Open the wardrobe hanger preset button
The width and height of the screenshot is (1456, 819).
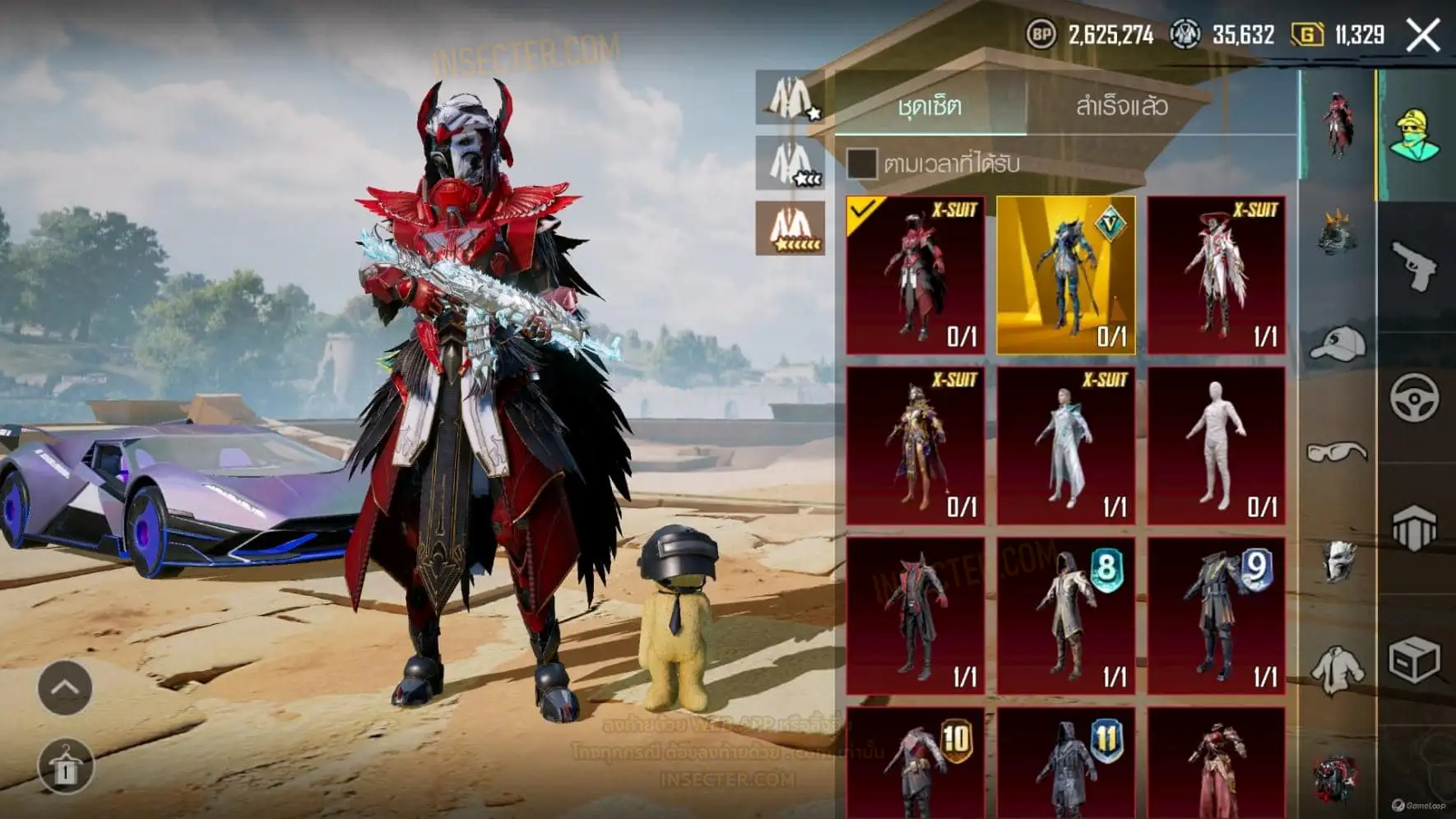pos(65,766)
